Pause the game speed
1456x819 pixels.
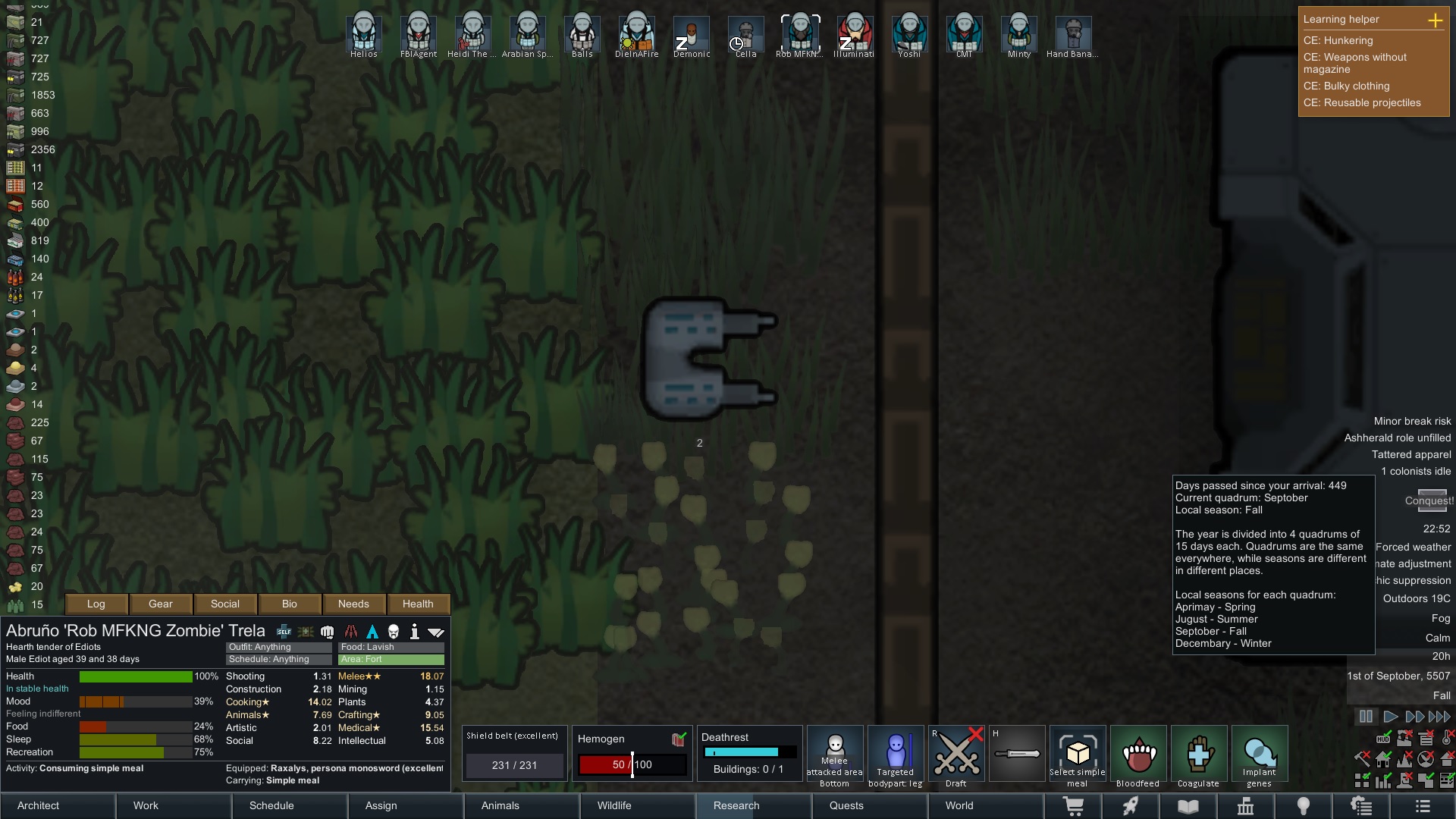1366,717
